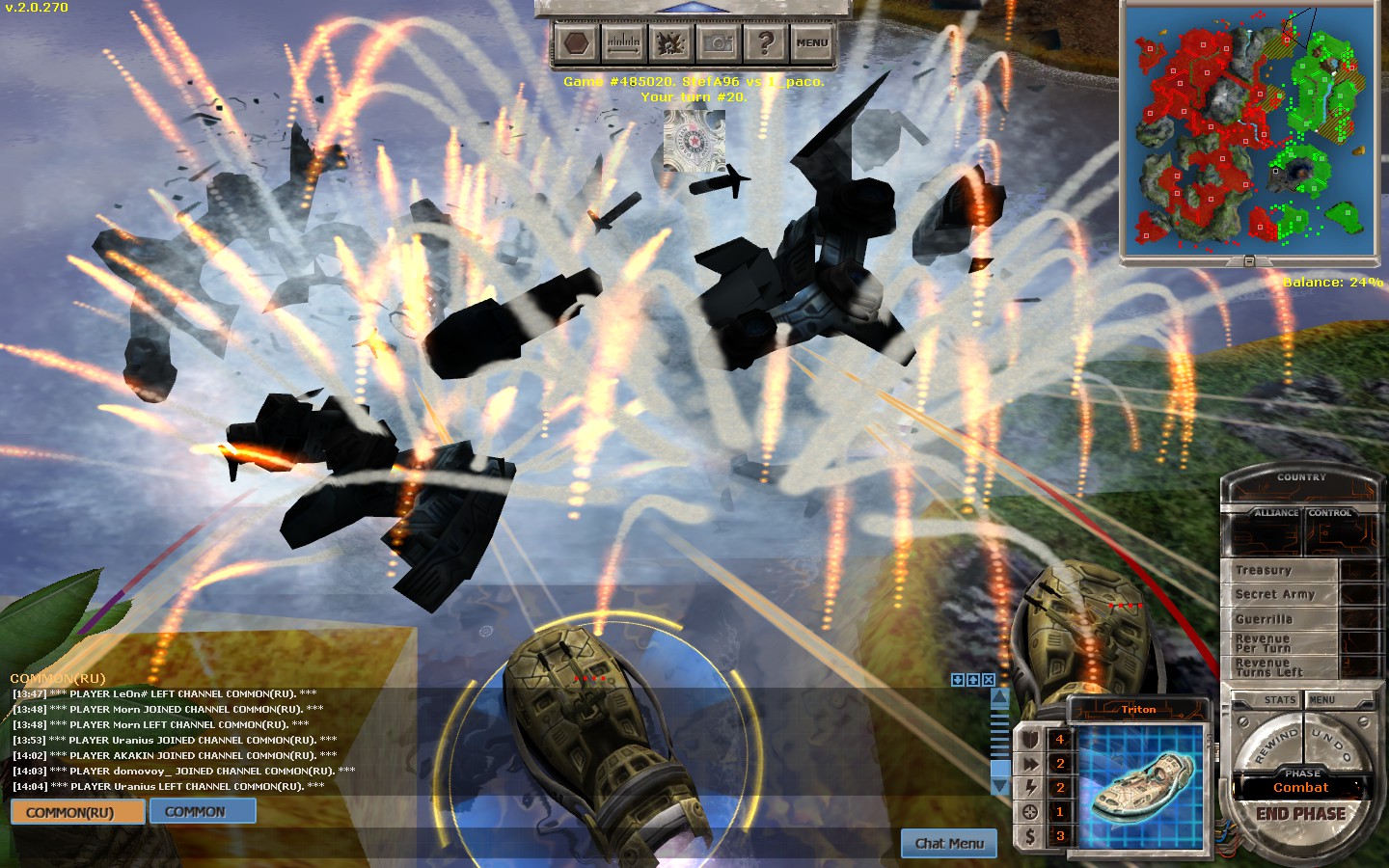The height and width of the screenshot is (868, 1389).
Task: Open the Chat Menu
Action: (x=948, y=843)
